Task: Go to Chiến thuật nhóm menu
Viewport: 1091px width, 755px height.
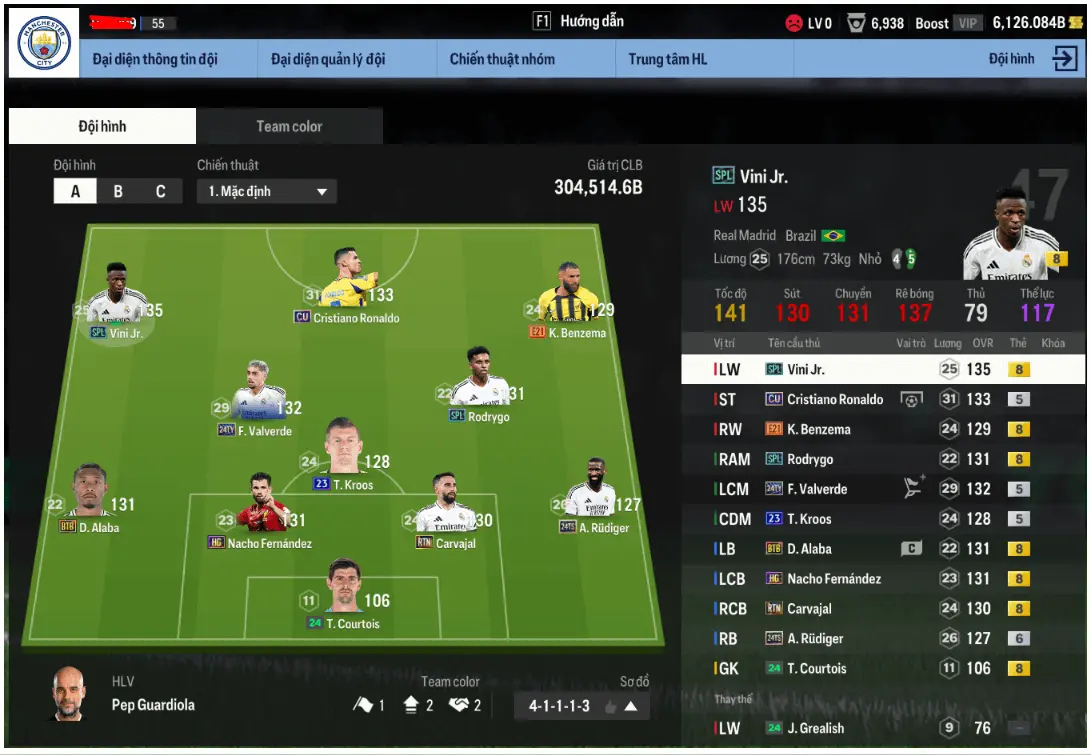Action: [502, 59]
